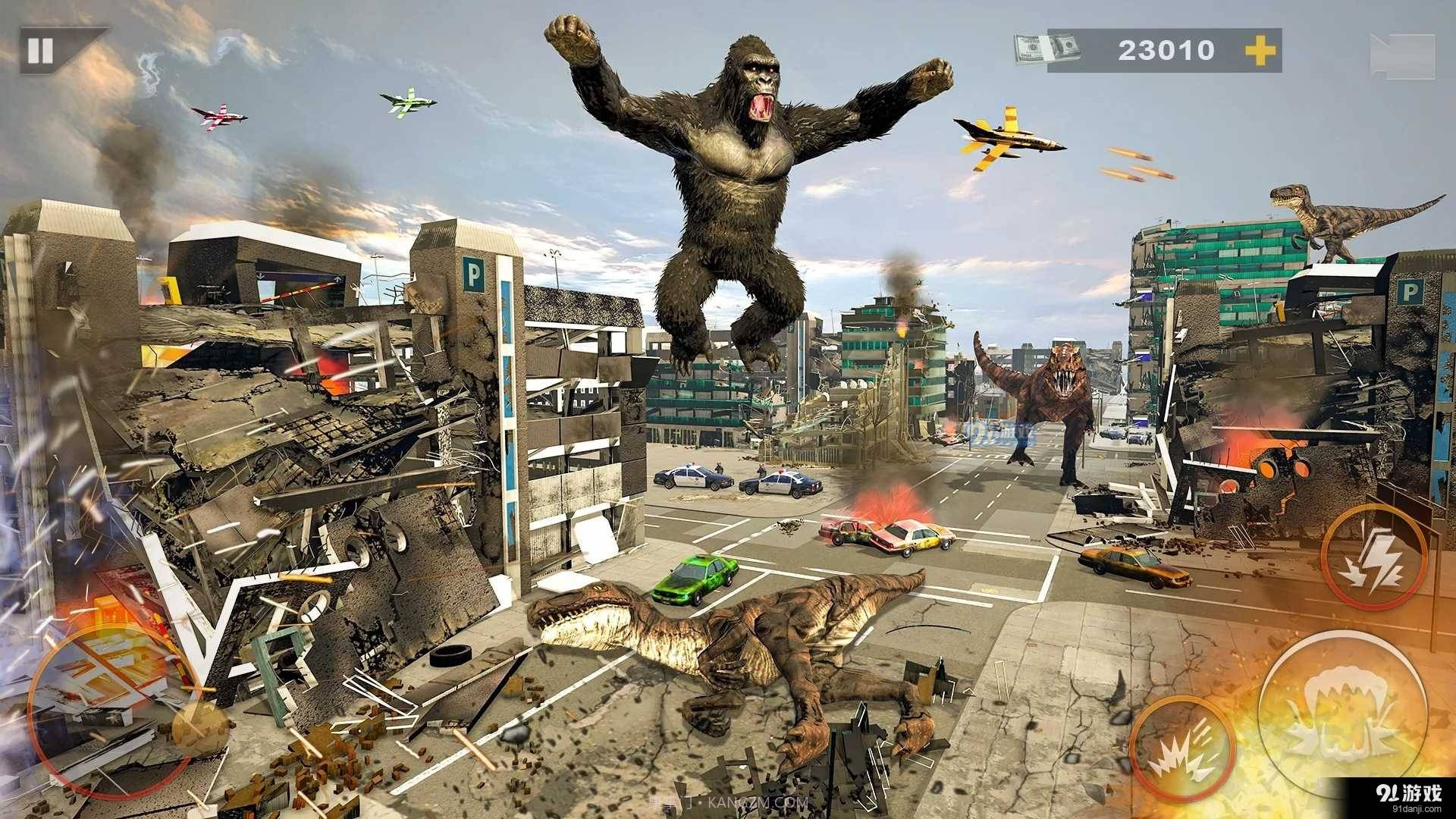
Task: Pause the game
Action: click(x=41, y=51)
